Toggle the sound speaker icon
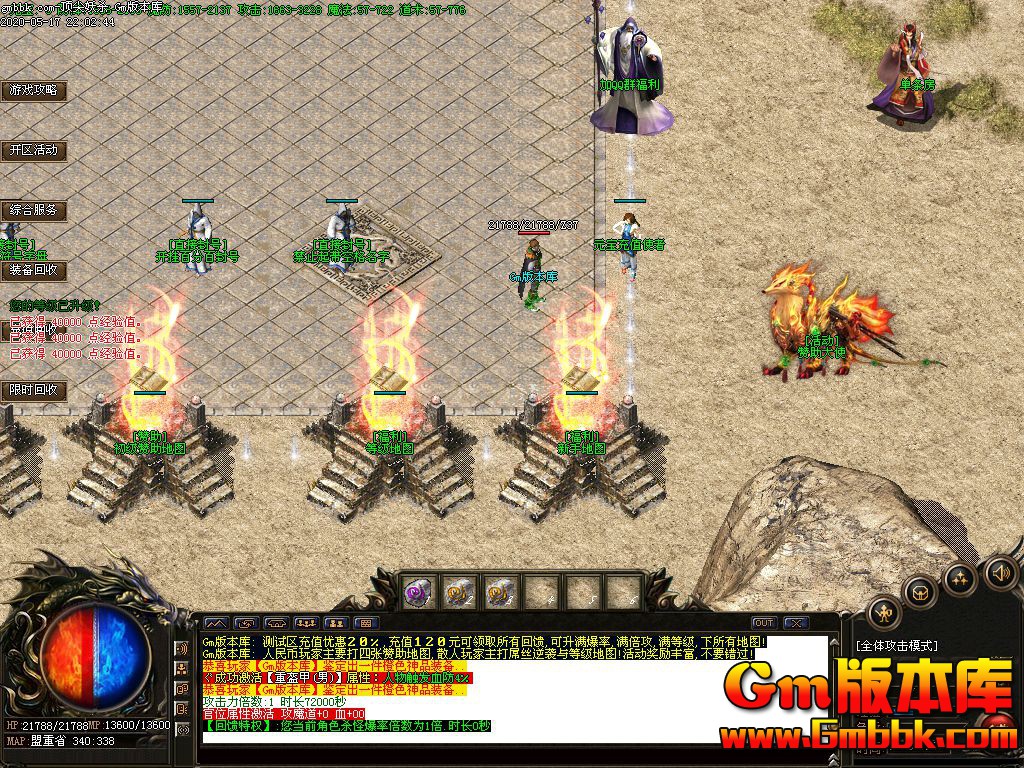 (x=1000, y=573)
